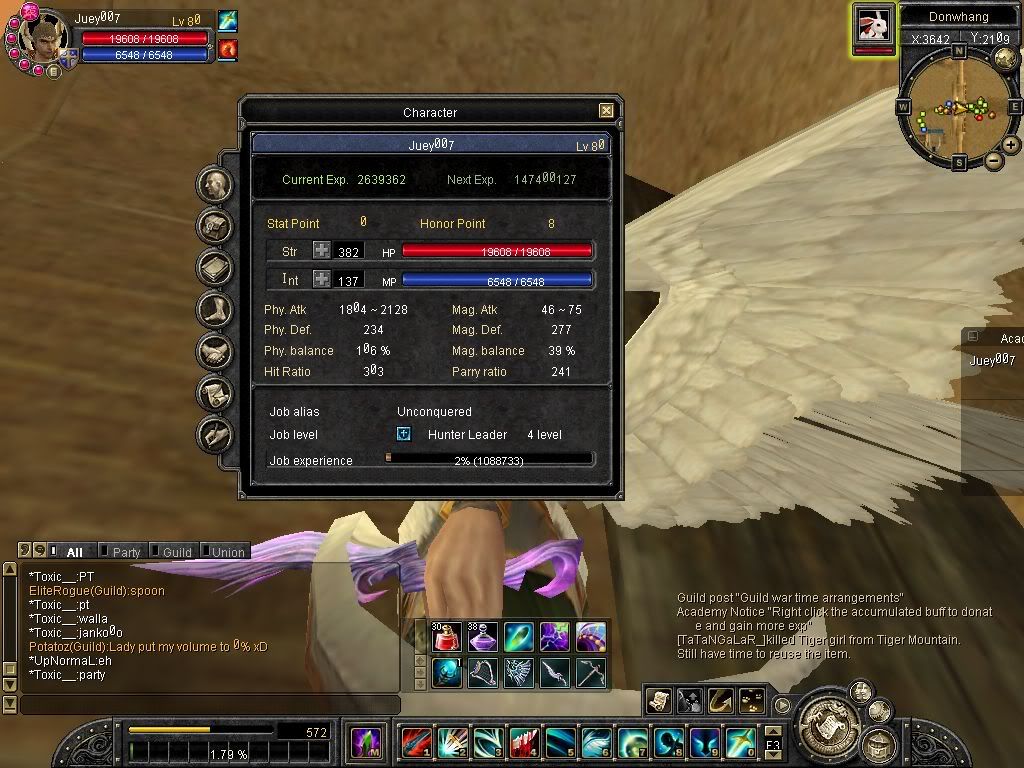The image size is (1024, 768).
Task: Select the rabbit pet portrait
Action: pyautogui.click(x=873, y=25)
